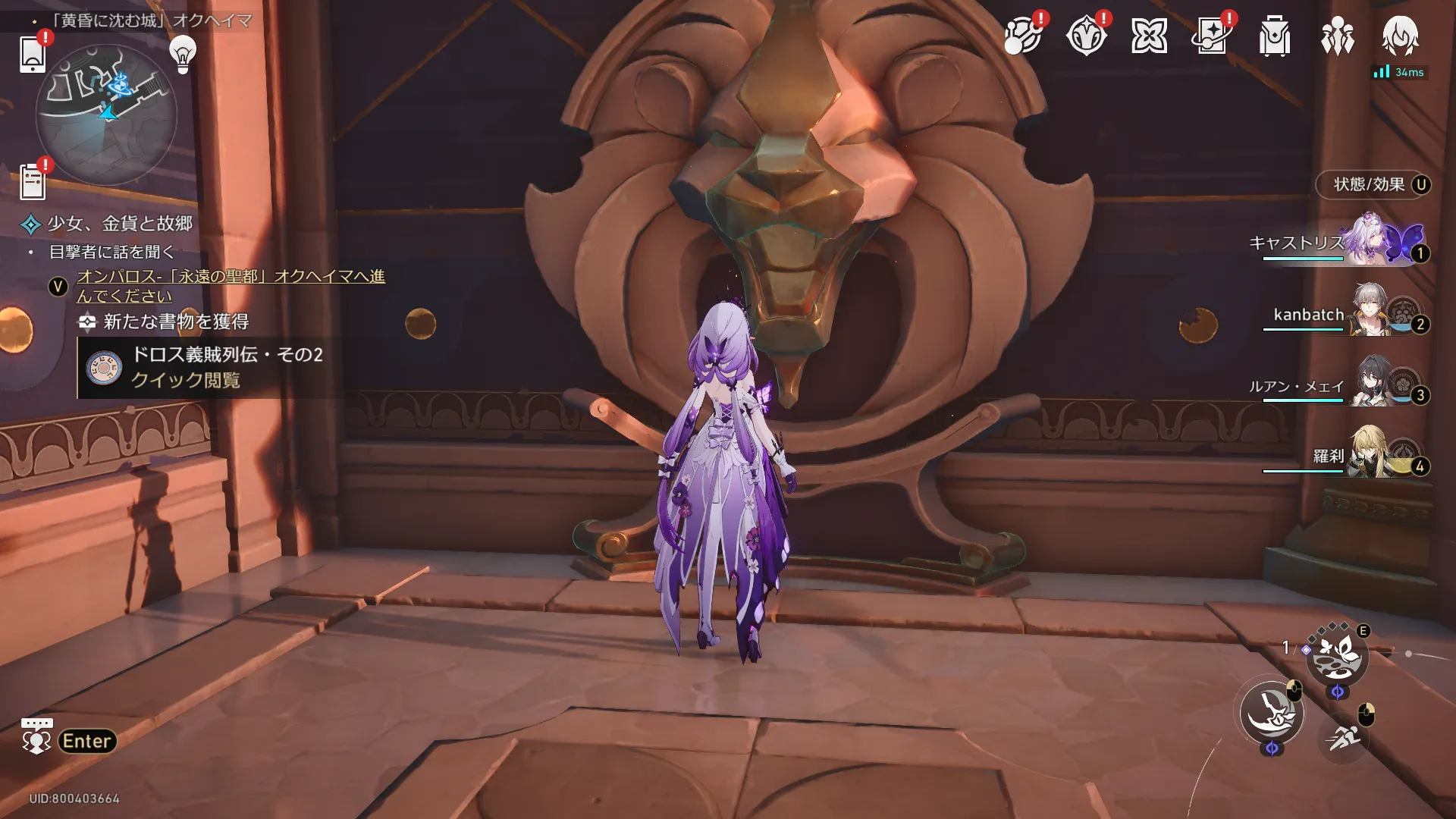Open the backpack inventory icon
Viewport: 1456px width, 819px height.
click(1274, 36)
